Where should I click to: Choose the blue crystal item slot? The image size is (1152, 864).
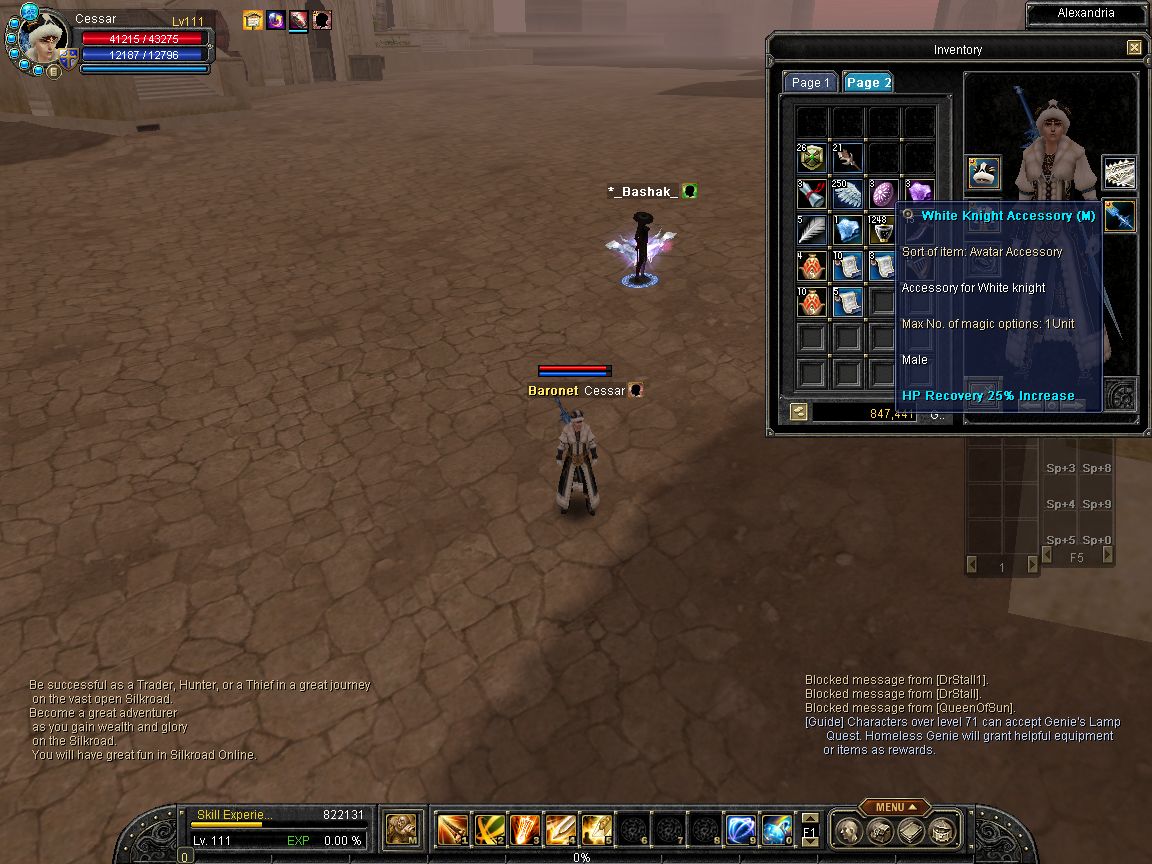tap(848, 230)
